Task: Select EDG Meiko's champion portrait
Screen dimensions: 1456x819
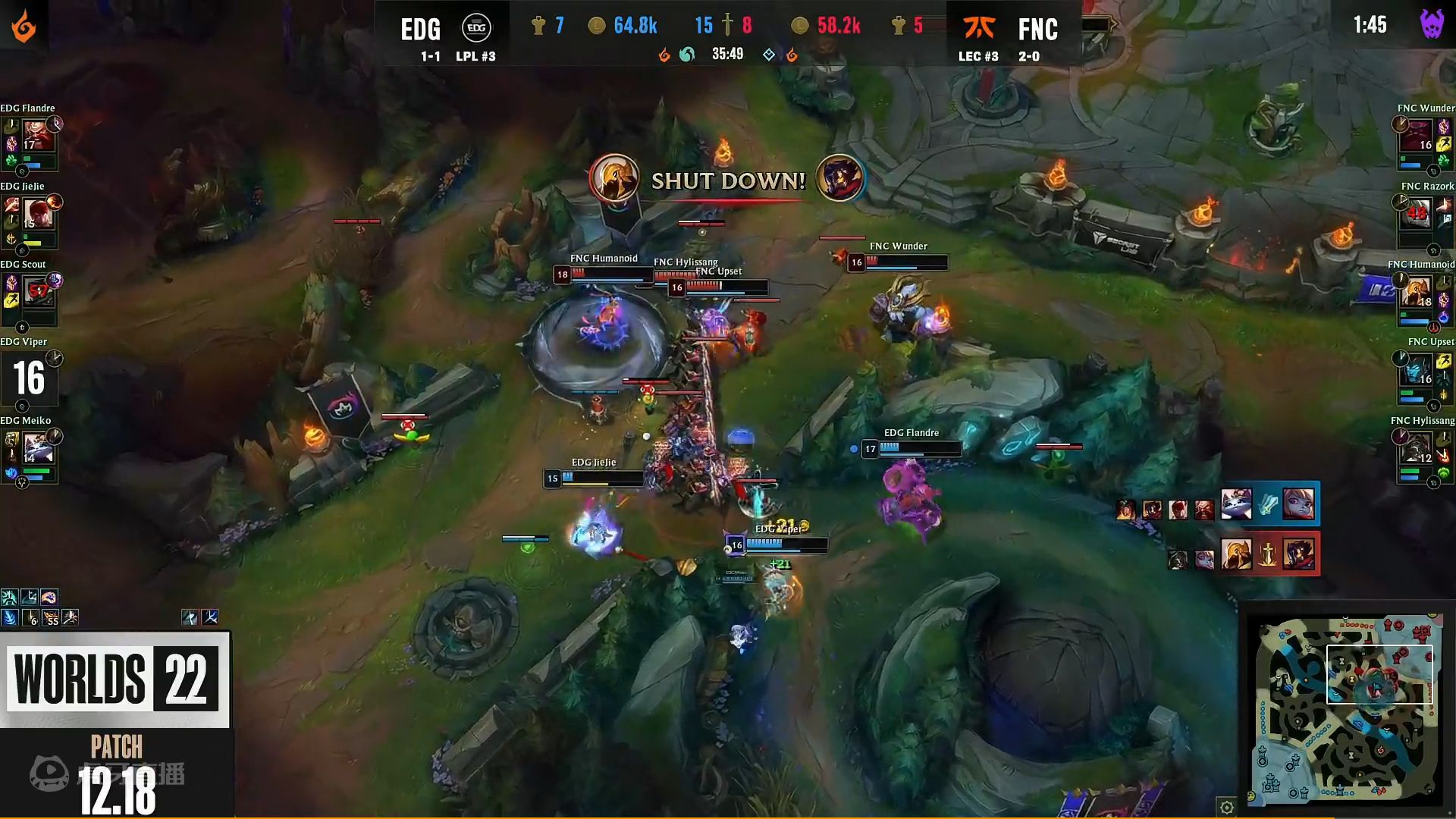Action: point(38,447)
